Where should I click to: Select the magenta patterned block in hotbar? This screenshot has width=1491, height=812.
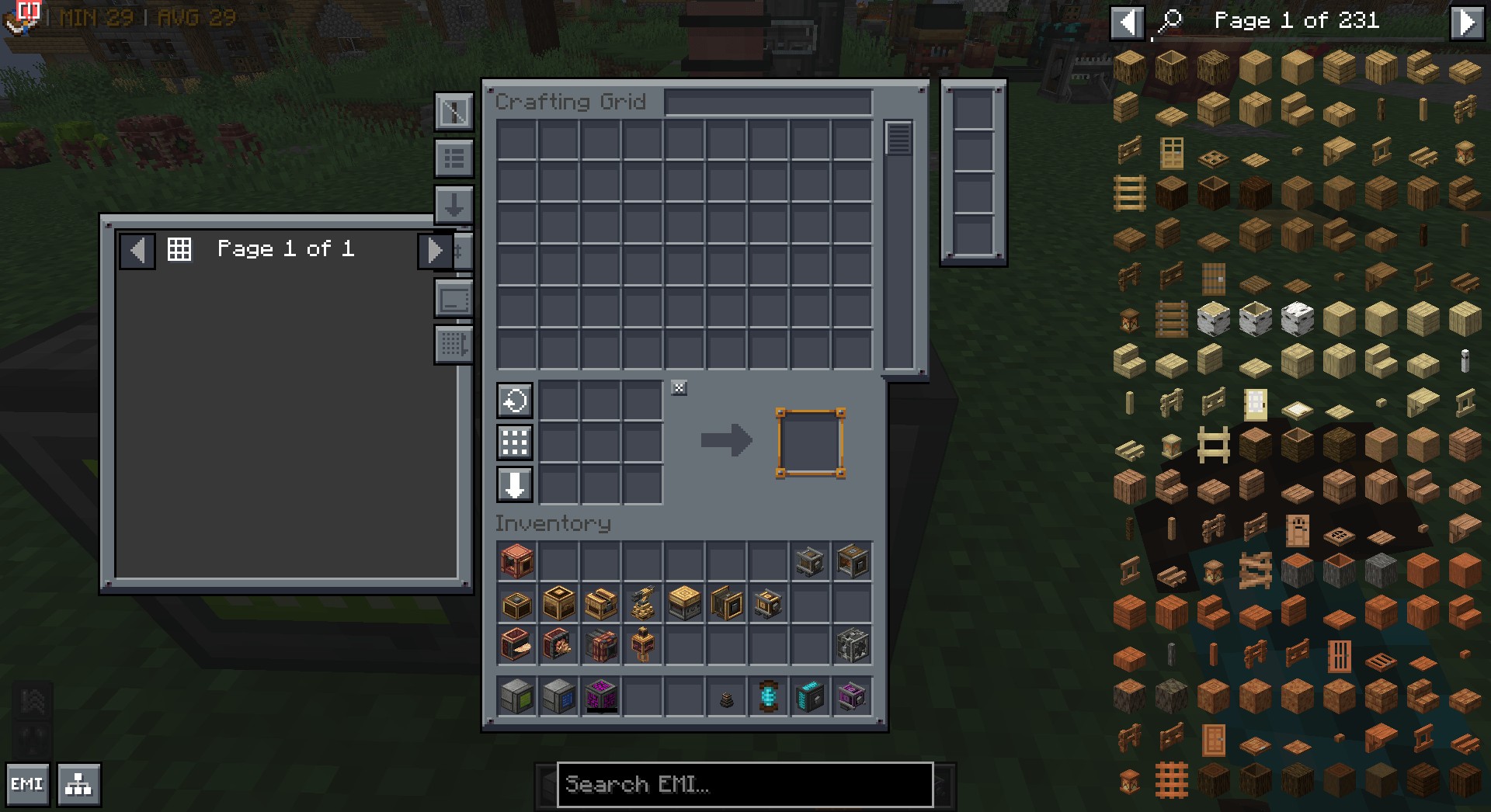[x=600, y=696]
